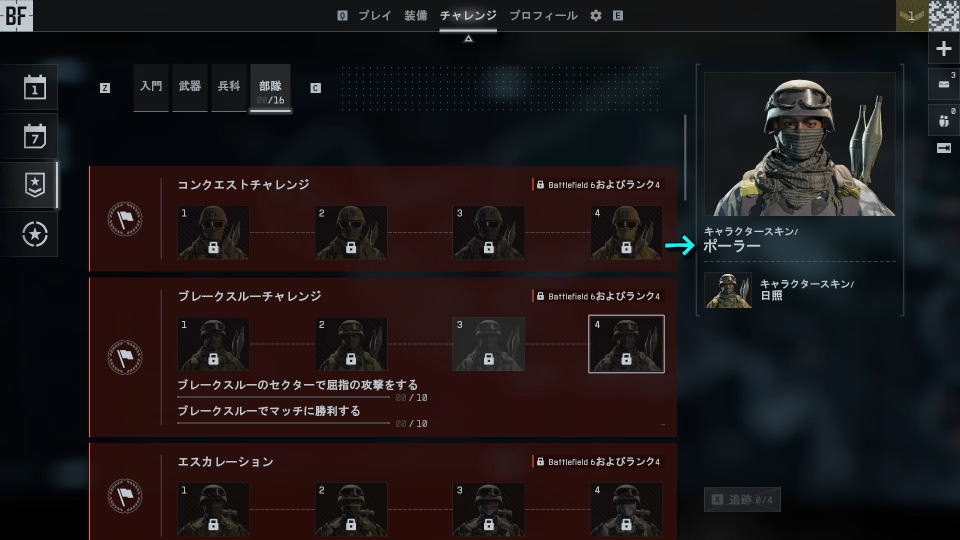Switch to the 装備 menu
The image size is (960, 540).
(x=416, y=16)
